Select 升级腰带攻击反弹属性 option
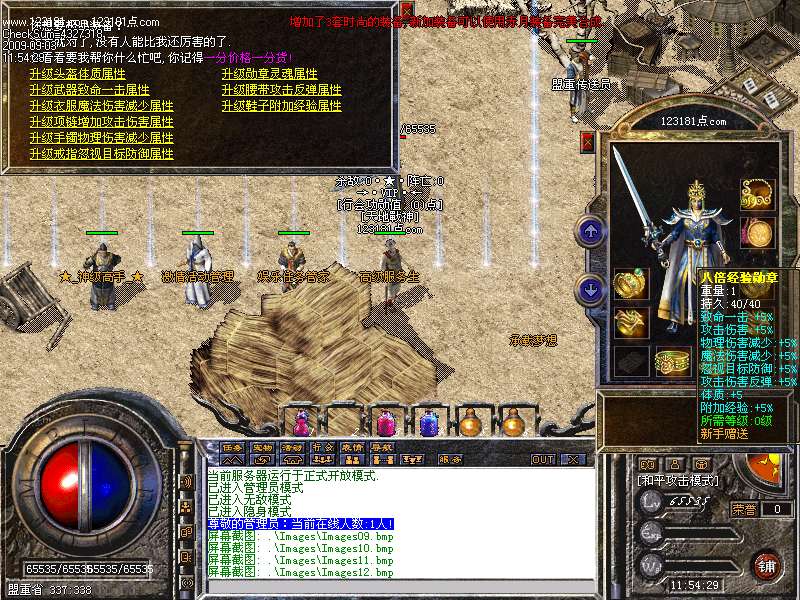Screen dimensions: 800x600 pos(281,90)
